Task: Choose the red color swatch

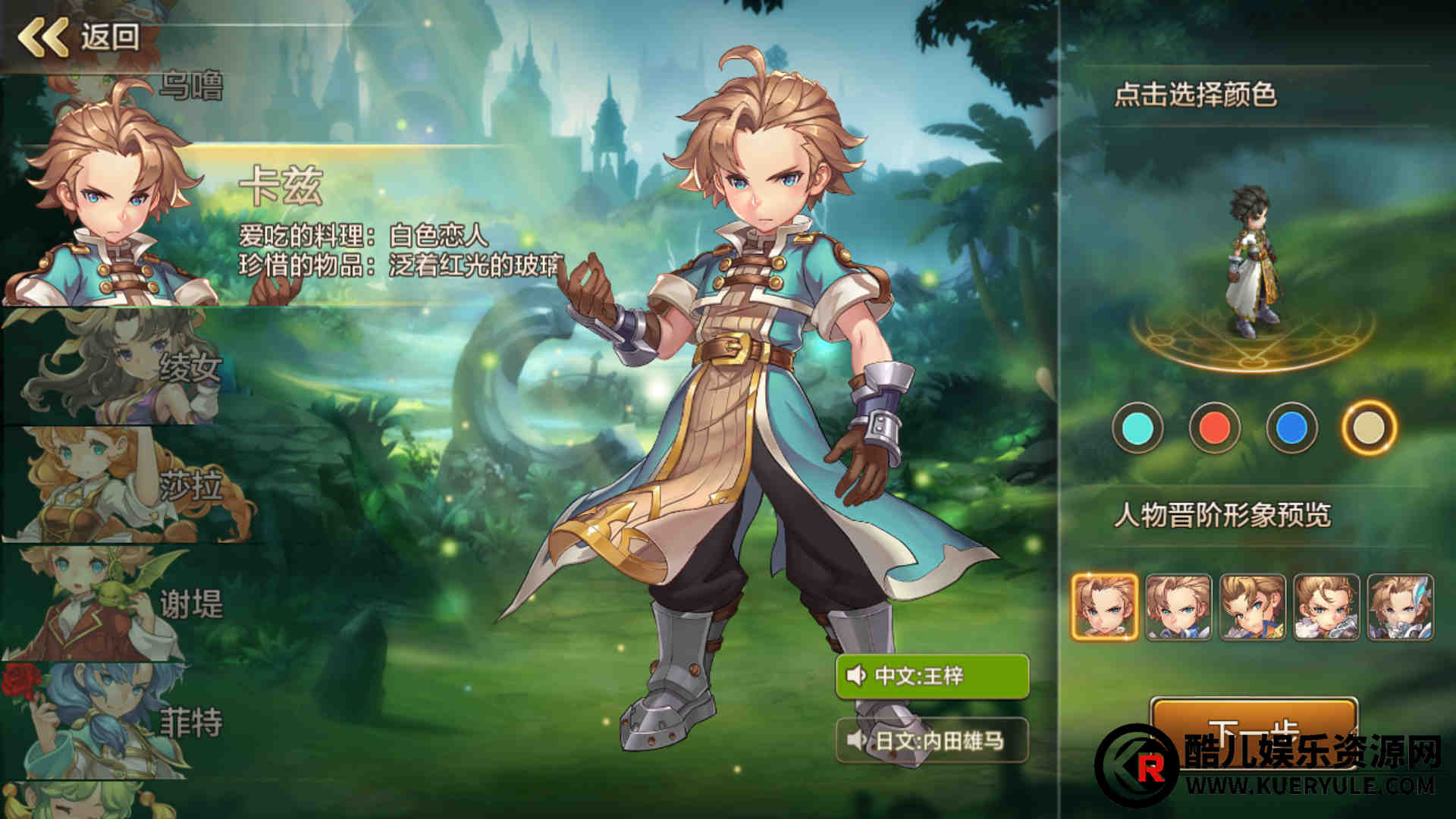Action: coord(1214,428)
